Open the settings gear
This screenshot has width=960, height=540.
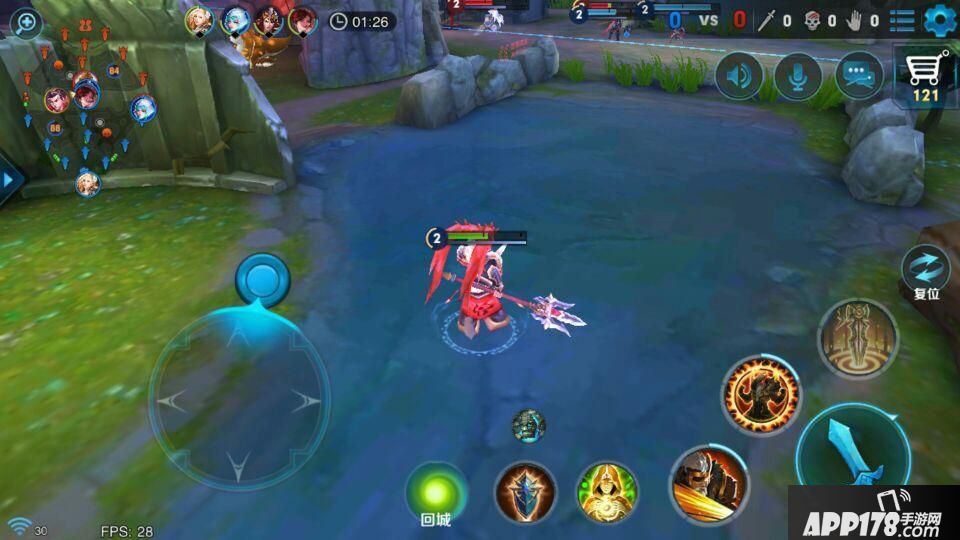click(940, 19)
